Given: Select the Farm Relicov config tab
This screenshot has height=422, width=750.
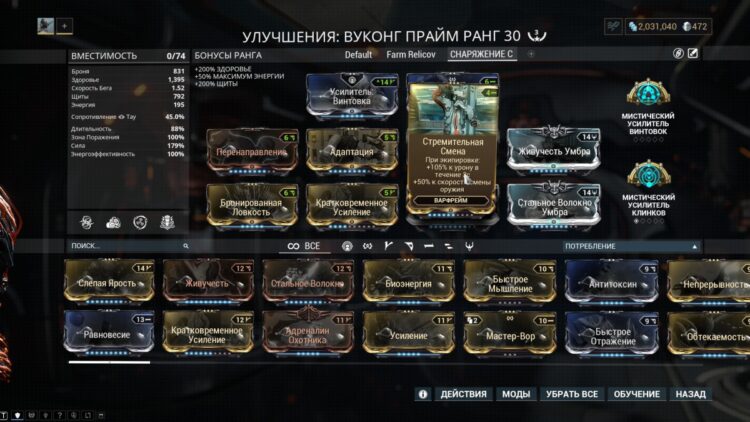Looking at the screenshot, I should coord(410,54).
